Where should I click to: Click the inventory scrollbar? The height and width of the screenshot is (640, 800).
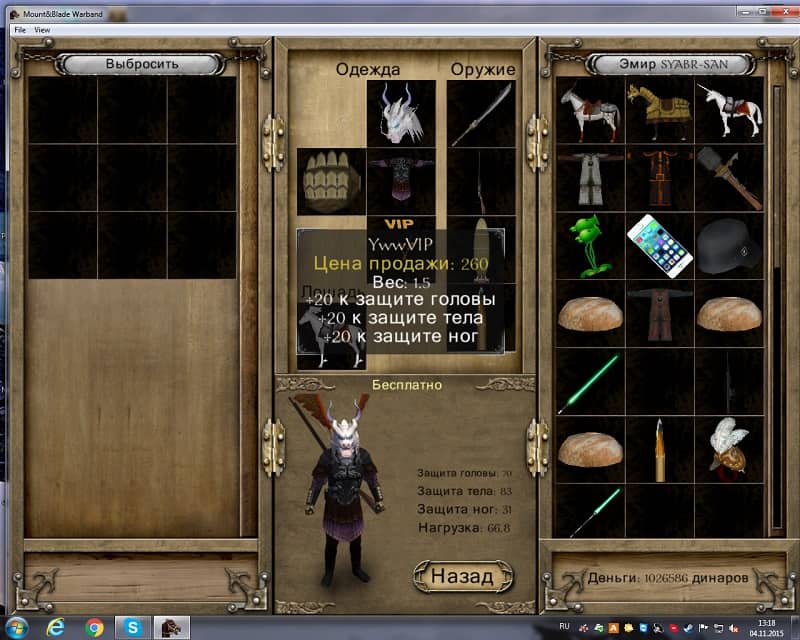tap(776, 300)
